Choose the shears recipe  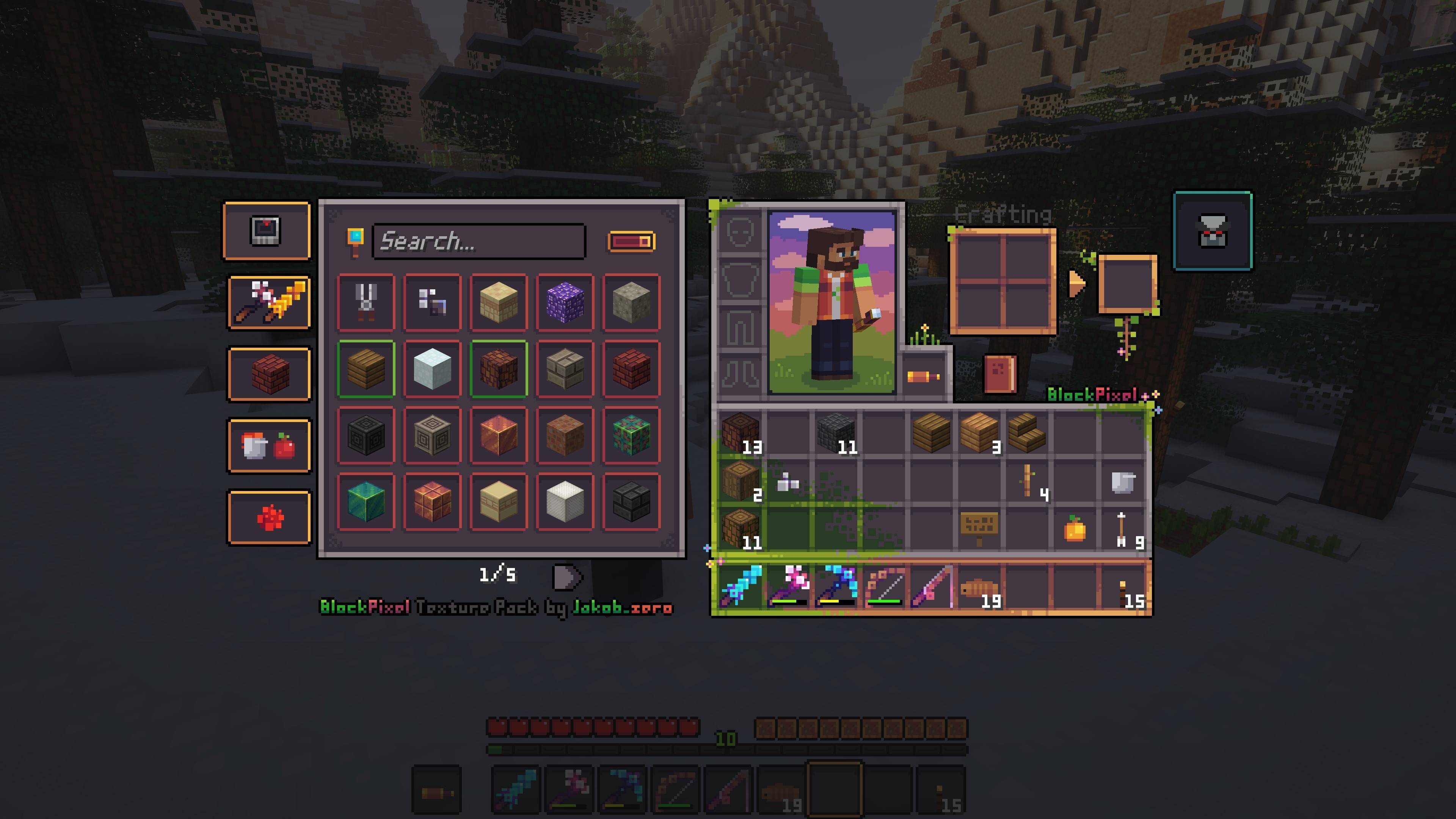(x=366, y=303)
